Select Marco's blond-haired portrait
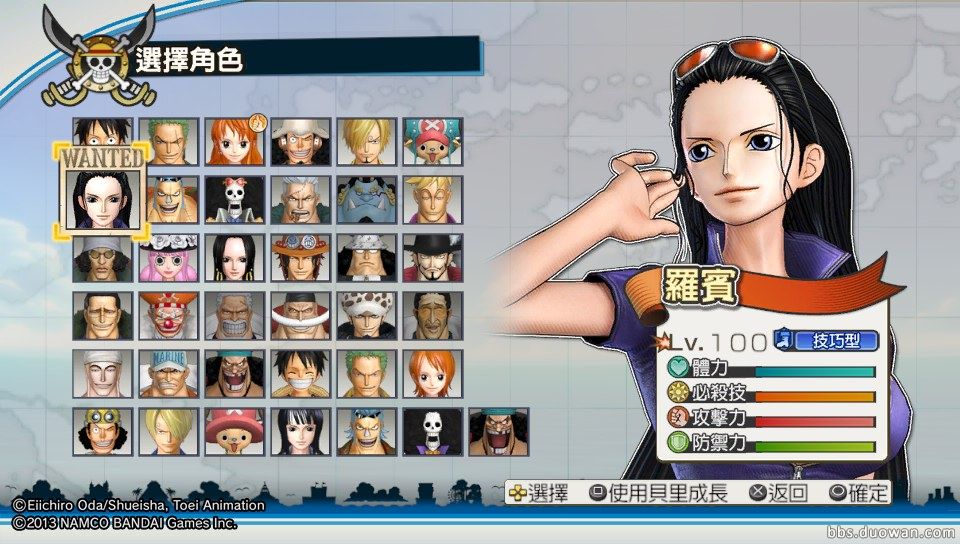This screenshot has height=544, width=960. pyautogui.click(x=430, y=200)
